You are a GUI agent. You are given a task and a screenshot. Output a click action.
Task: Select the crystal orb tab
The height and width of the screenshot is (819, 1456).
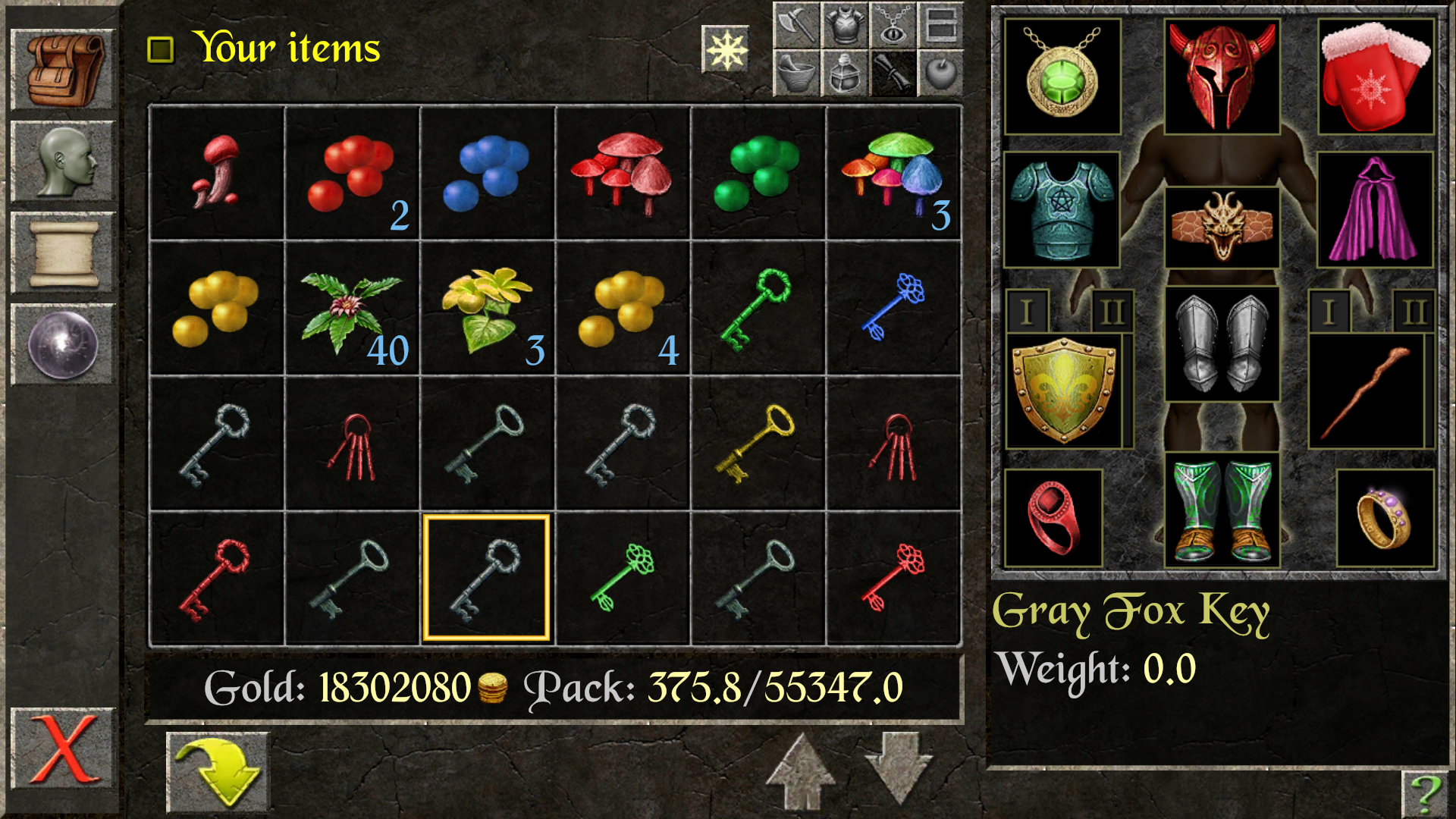[64, 345]
